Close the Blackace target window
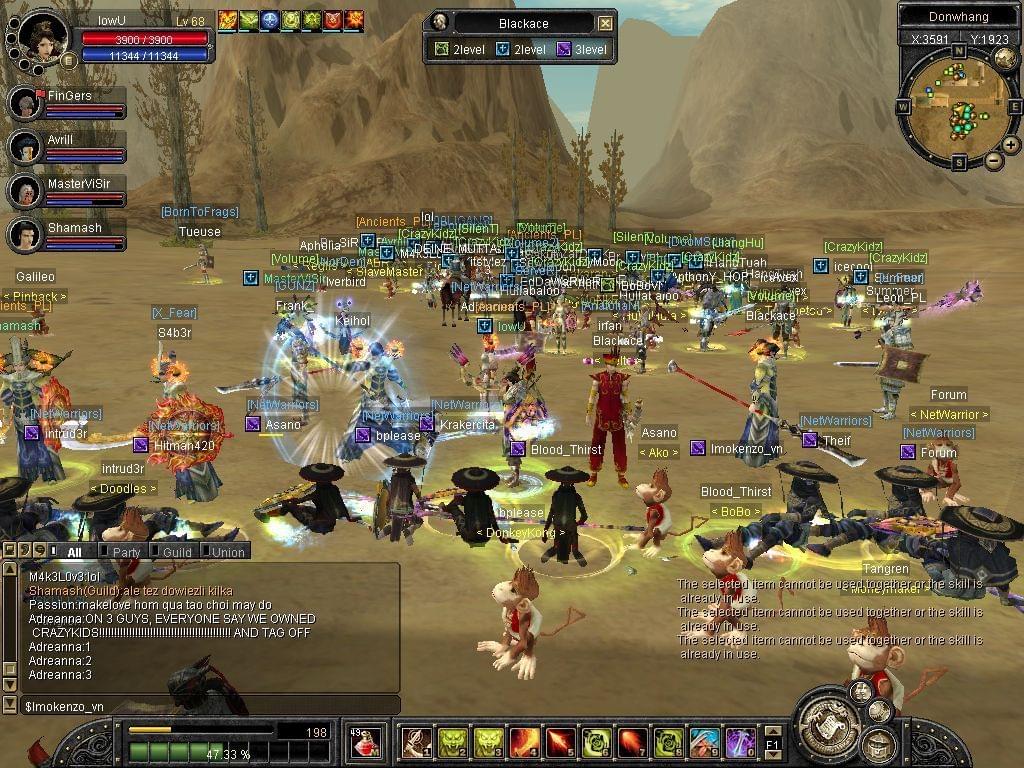The image size is (1024, 768). click(x=605, y=23)
